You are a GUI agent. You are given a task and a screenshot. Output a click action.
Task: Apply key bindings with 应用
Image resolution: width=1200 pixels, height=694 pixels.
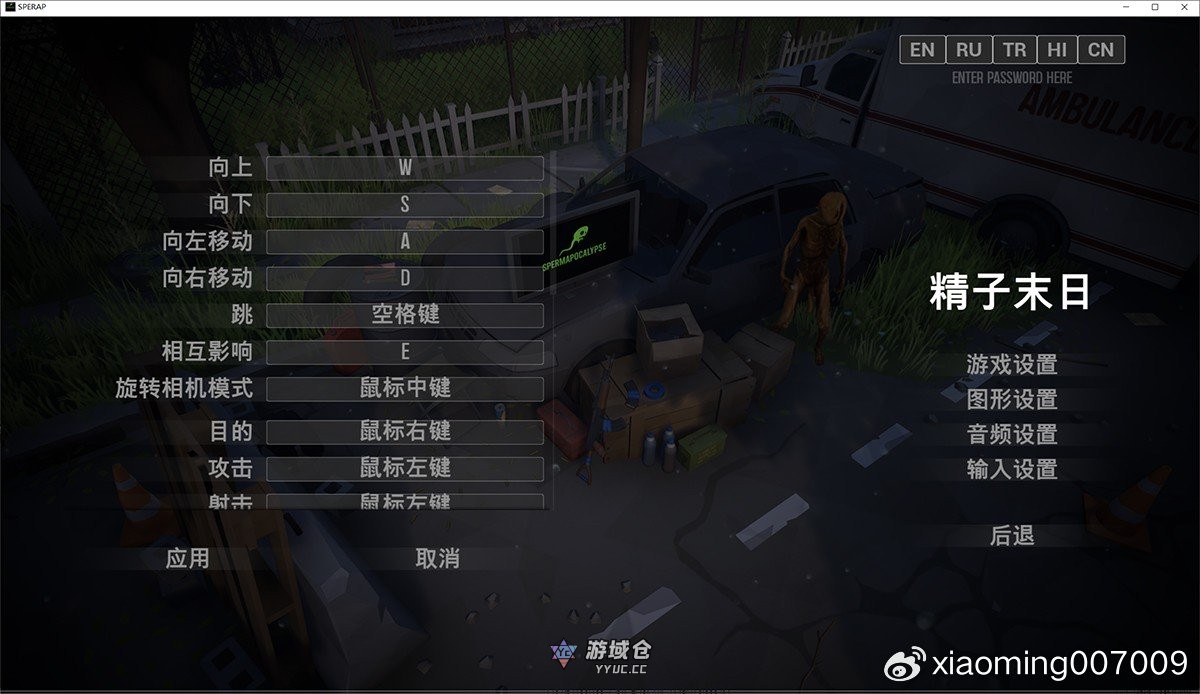coord(187,558)
